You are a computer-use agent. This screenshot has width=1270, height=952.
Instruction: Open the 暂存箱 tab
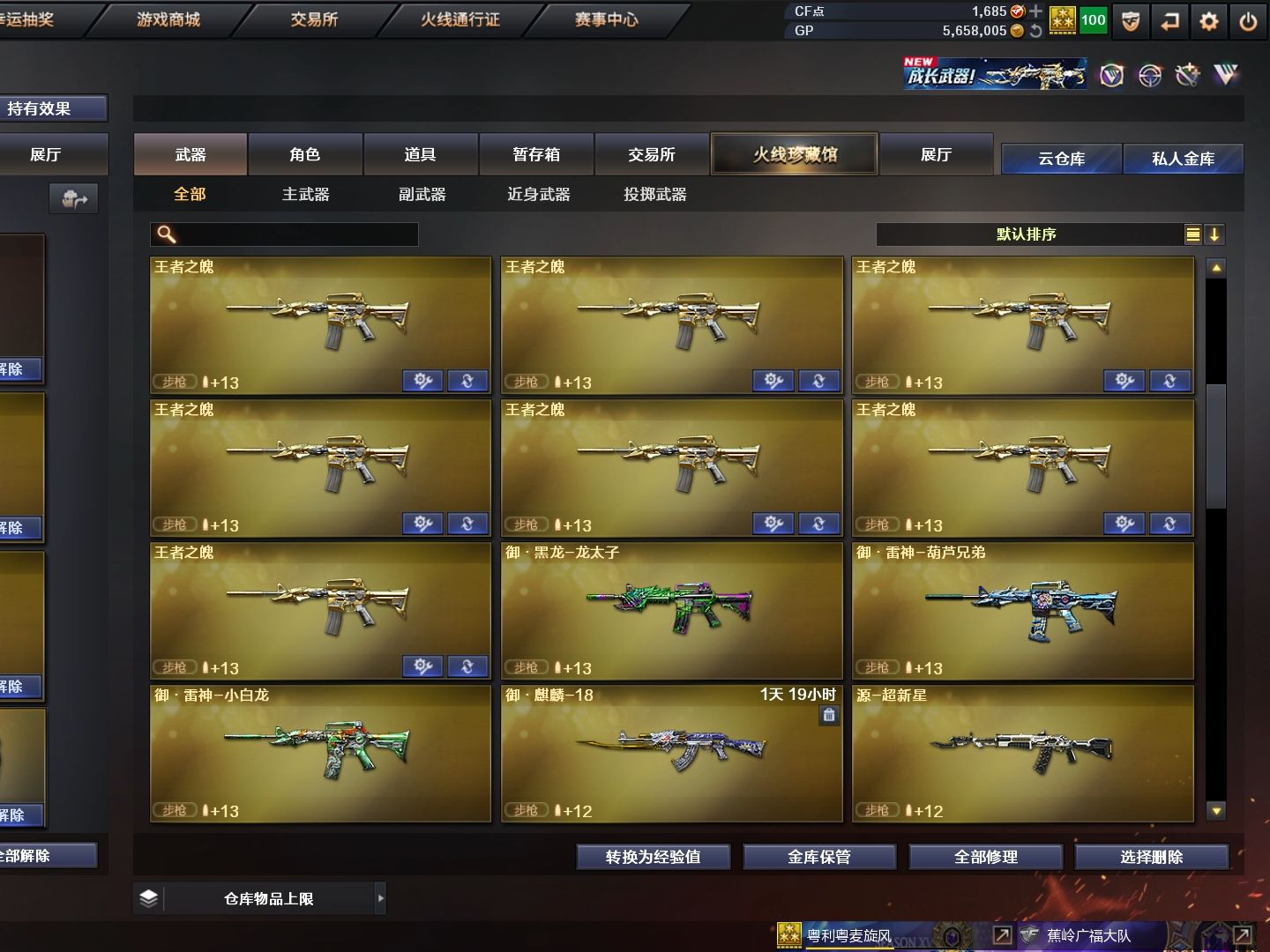[x=536, y=155]
